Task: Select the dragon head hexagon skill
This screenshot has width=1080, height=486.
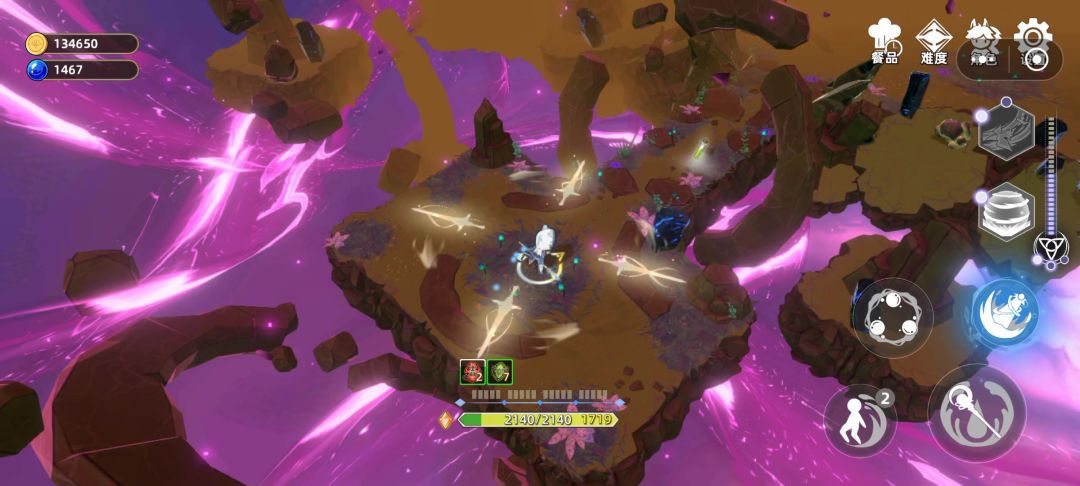Action: tap(1005, 130)
